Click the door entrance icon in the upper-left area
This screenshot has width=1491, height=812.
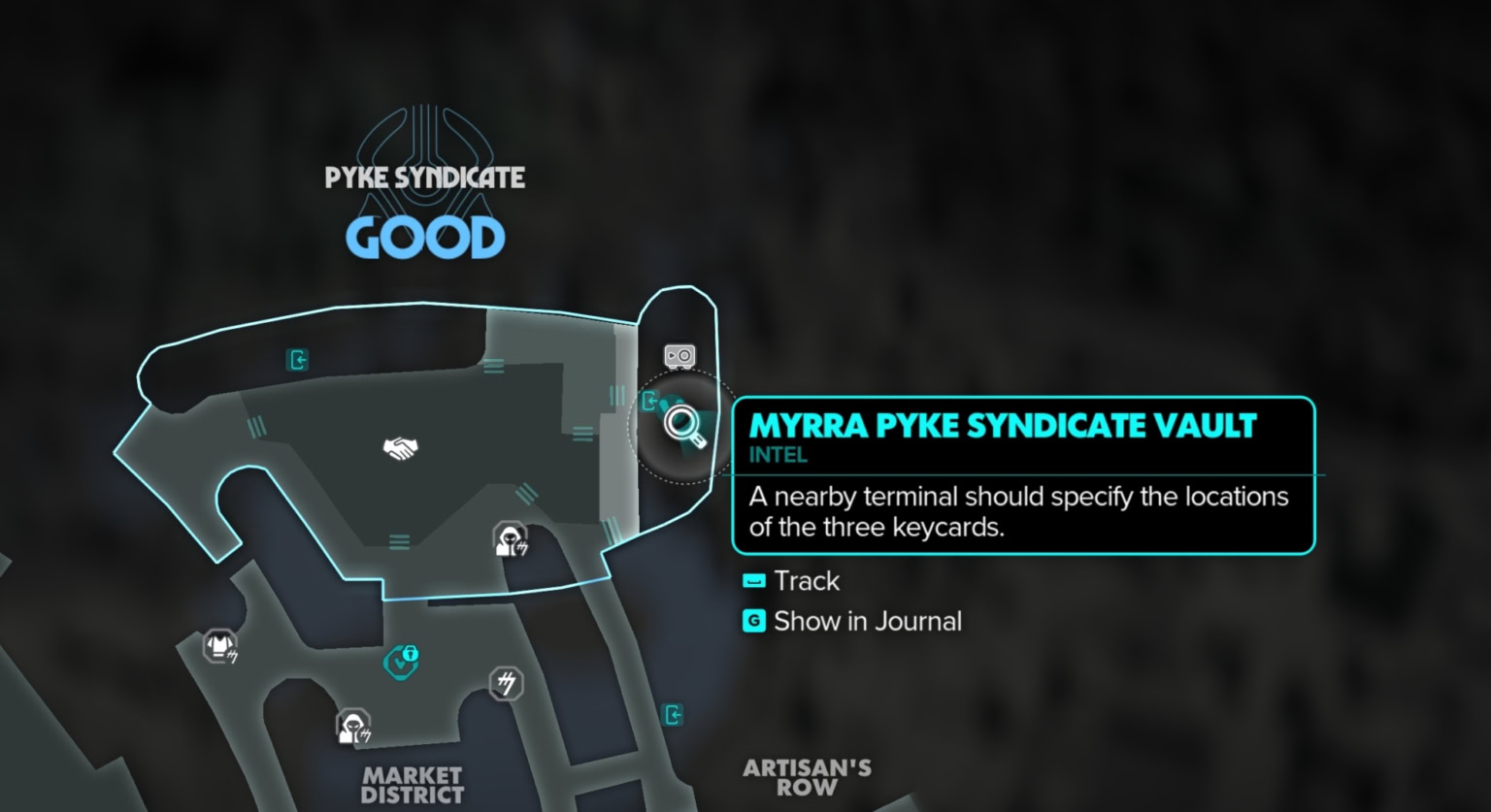pos(298,360)
